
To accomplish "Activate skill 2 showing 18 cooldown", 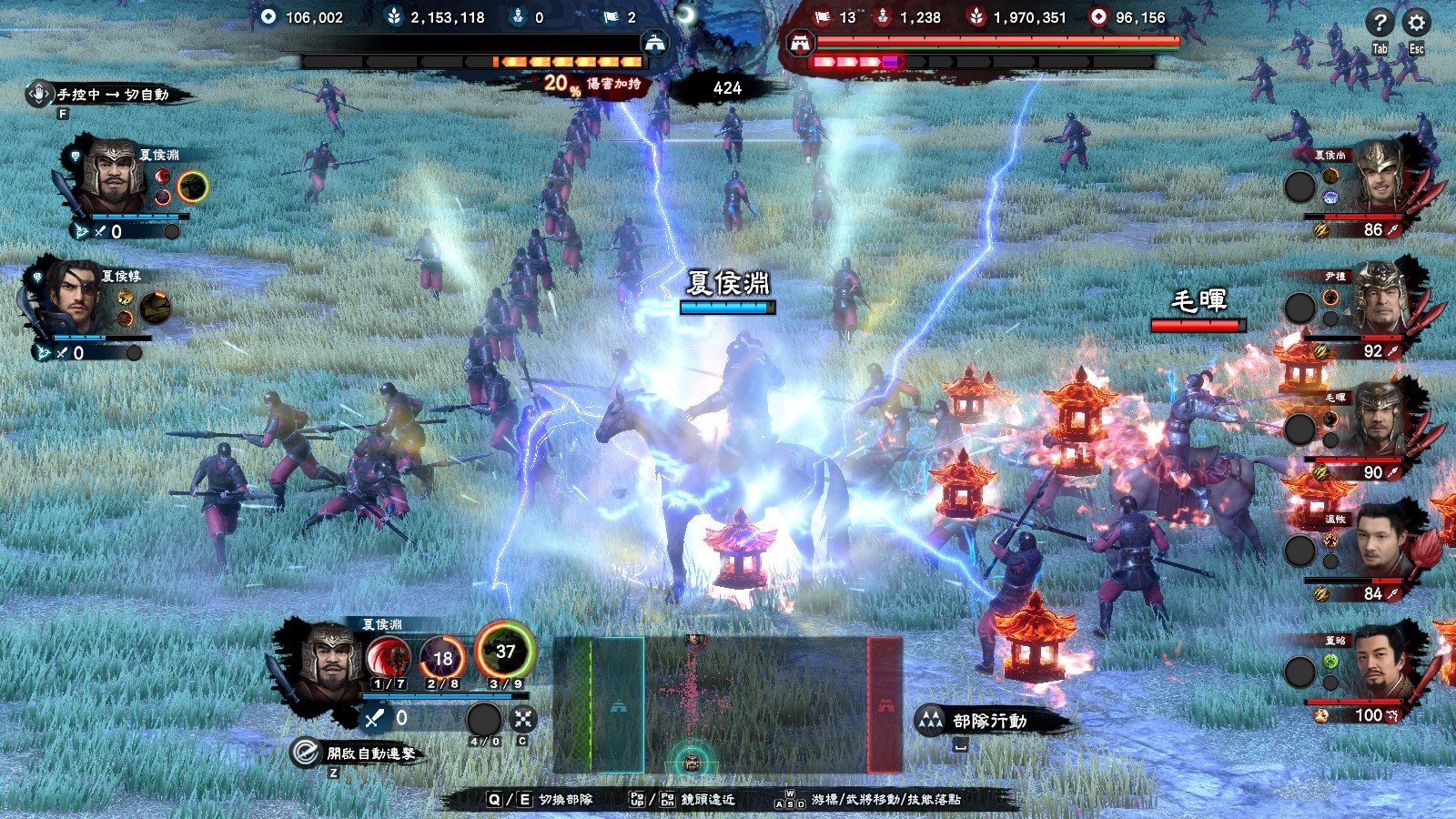I will [442, 654].
